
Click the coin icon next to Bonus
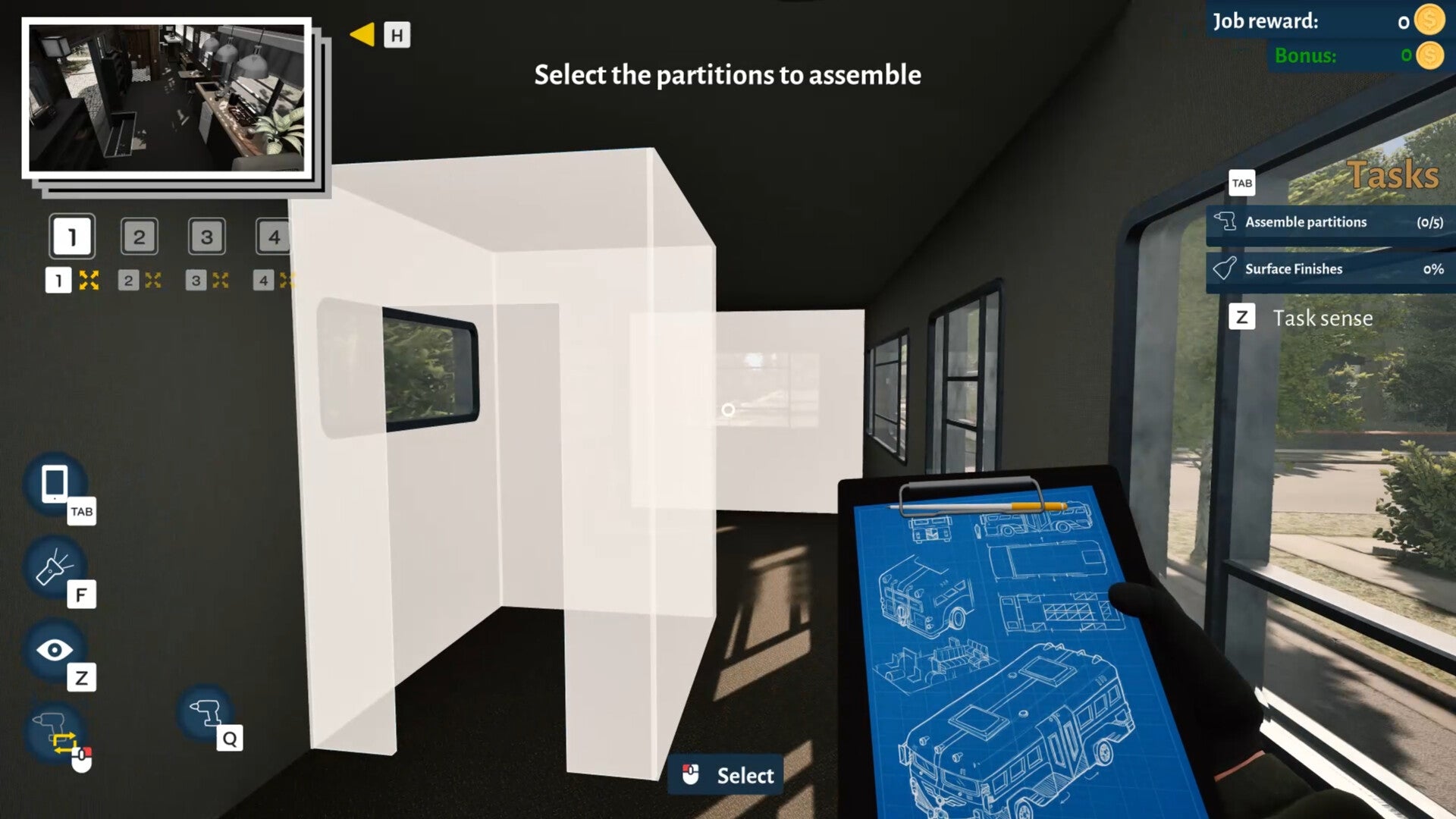coord(1429,55)
